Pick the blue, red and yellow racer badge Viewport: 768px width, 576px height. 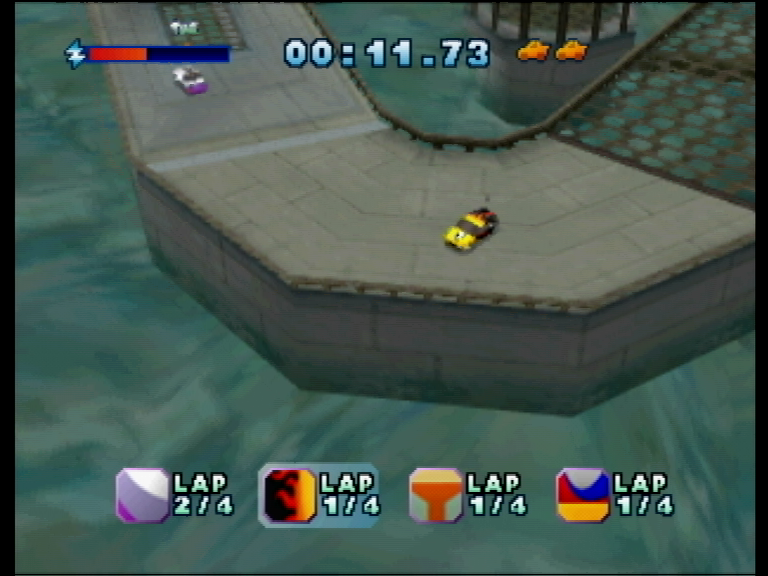coord(583,495)
